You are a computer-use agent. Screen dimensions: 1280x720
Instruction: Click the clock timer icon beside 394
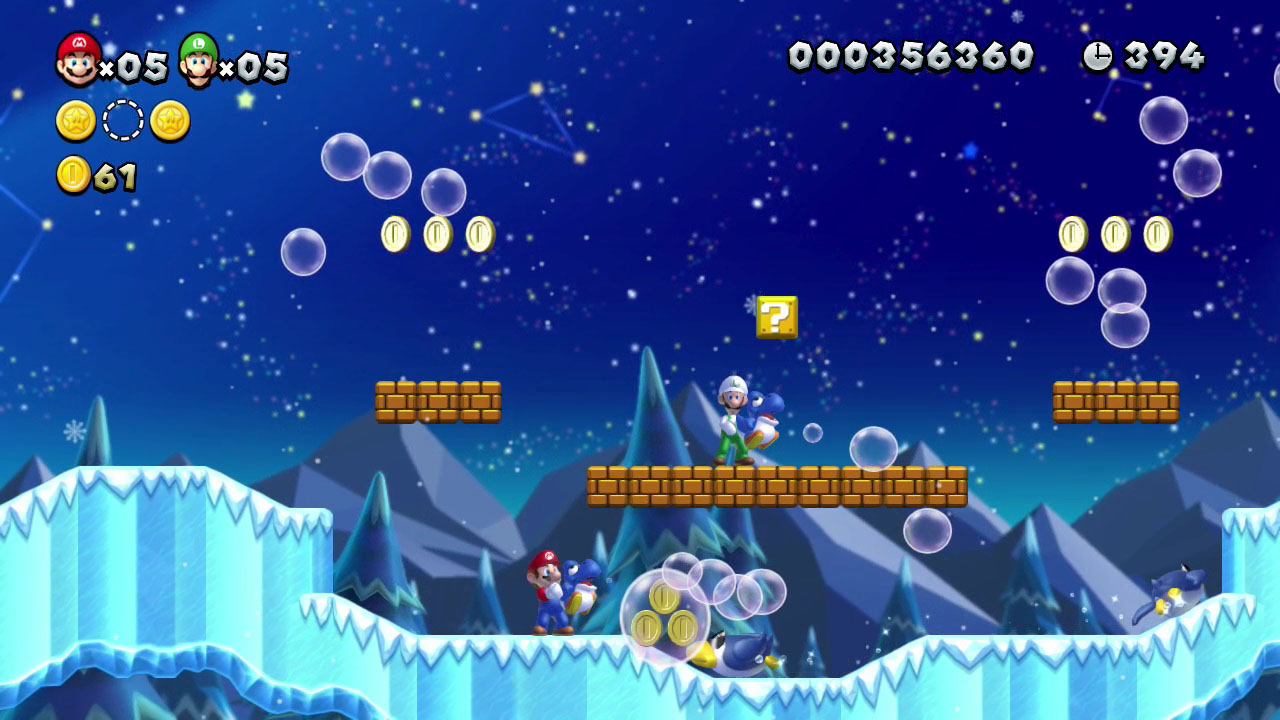tap(1099, 57)
